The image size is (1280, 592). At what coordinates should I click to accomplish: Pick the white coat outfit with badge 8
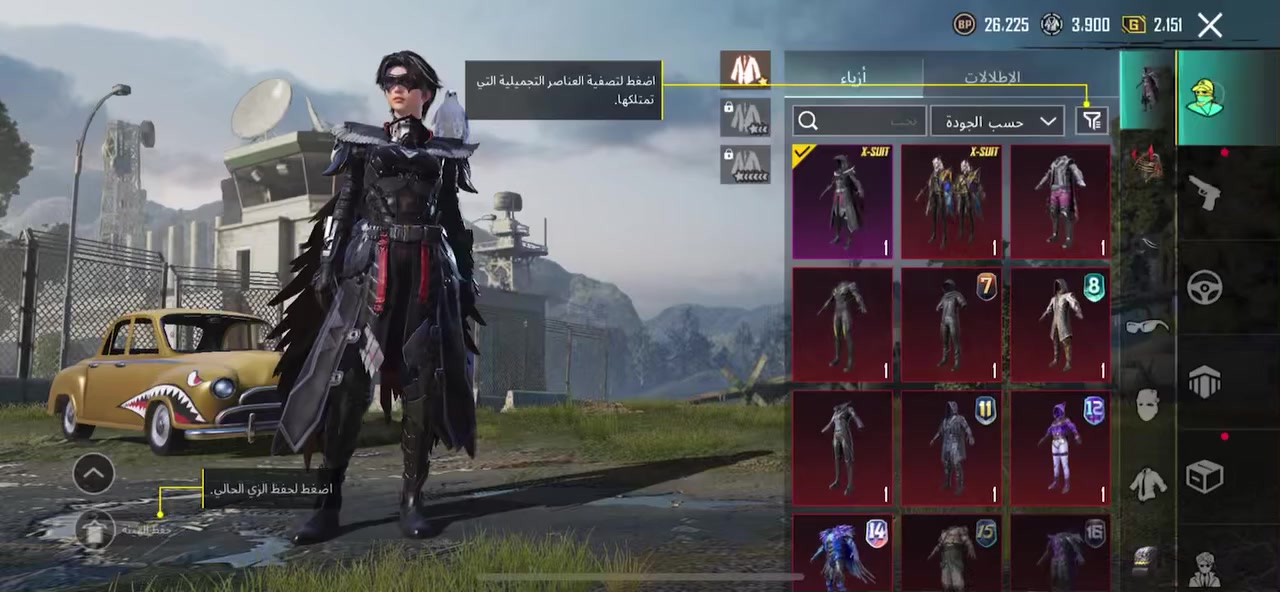1060,324
